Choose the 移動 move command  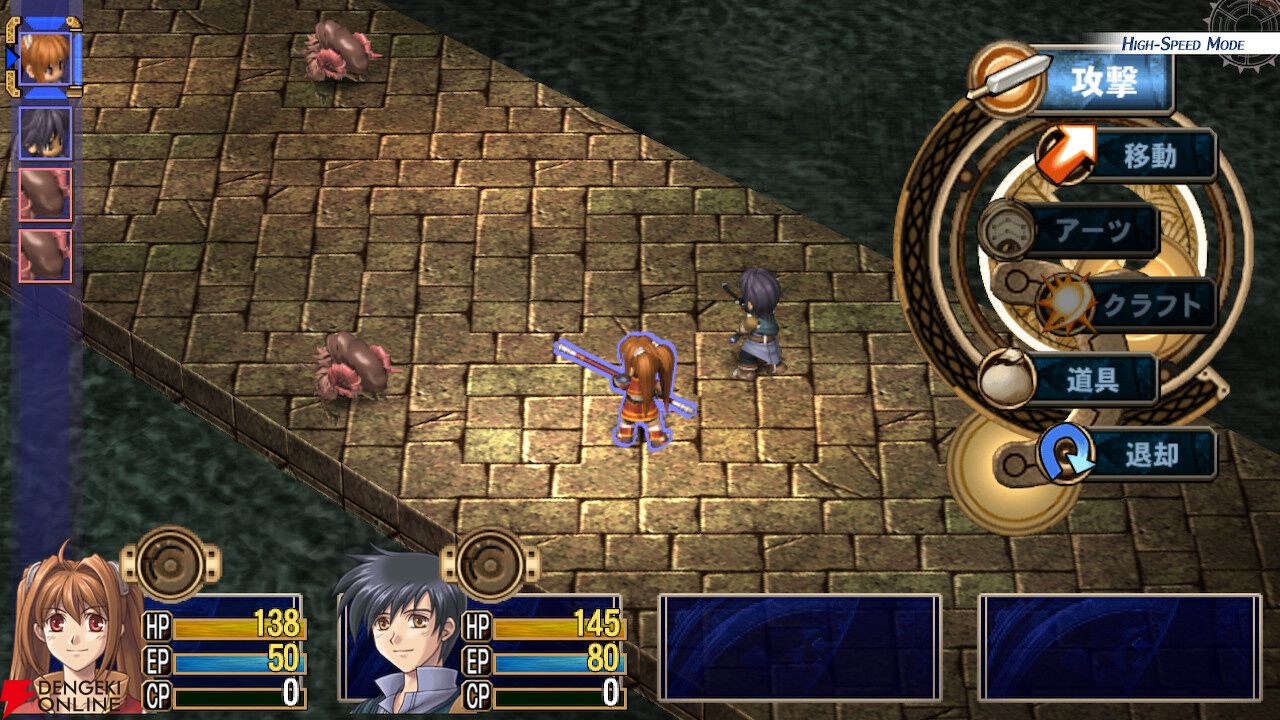tap(1148, 156)
